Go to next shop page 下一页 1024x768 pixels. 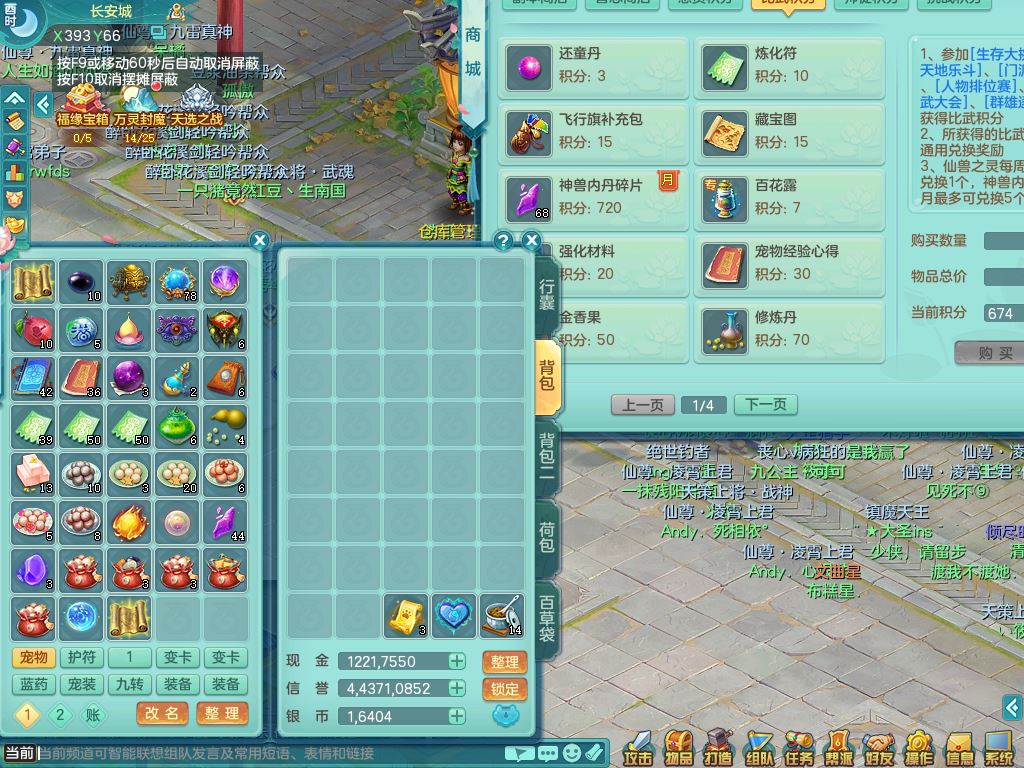tap(765, 405)
